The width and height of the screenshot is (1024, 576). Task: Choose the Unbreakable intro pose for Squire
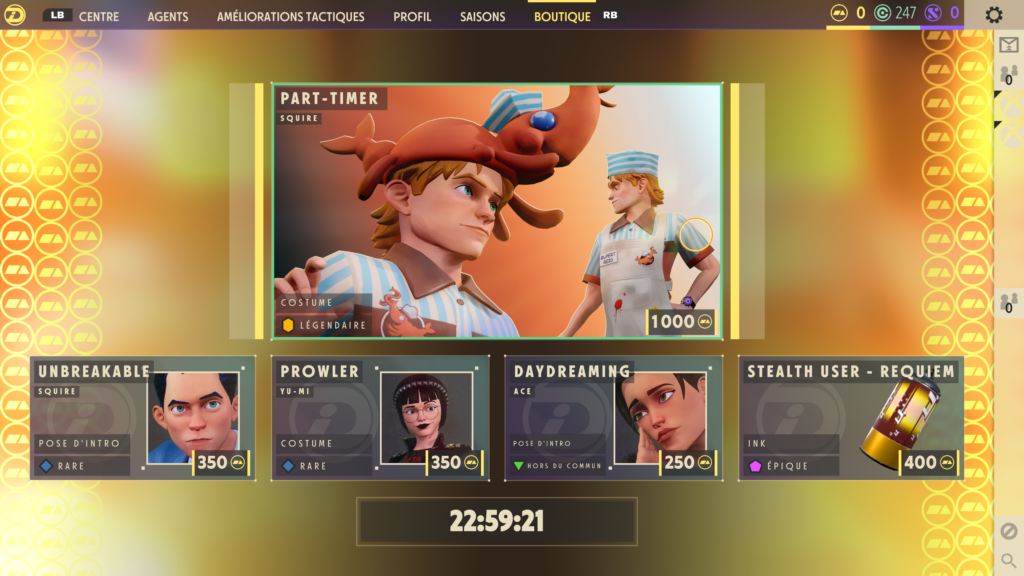142,417
